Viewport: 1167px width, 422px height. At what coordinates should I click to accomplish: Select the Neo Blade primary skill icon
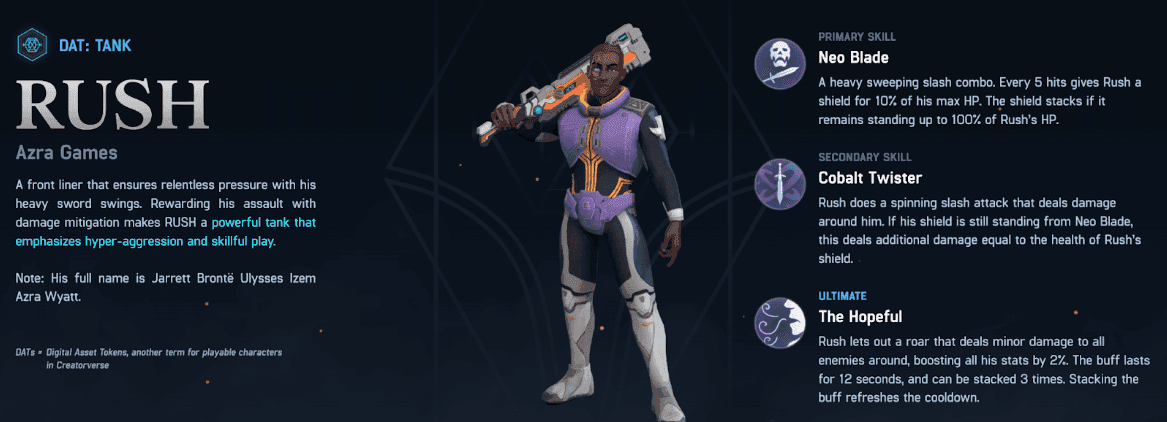[x=782, y=64]
